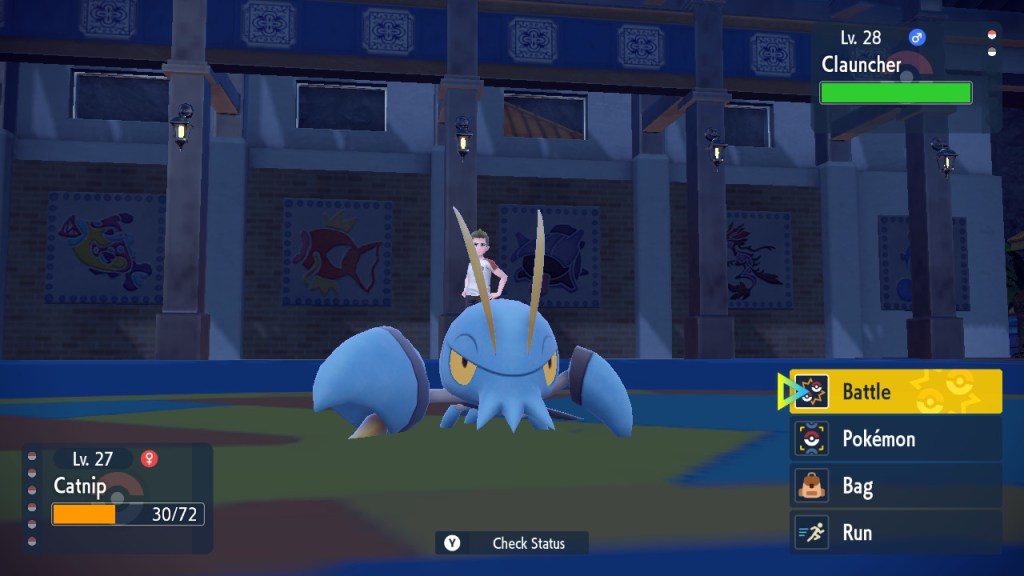This screenshot has width=1024, height=576.
Task: Select the Battle command
Action: (895, 392)
